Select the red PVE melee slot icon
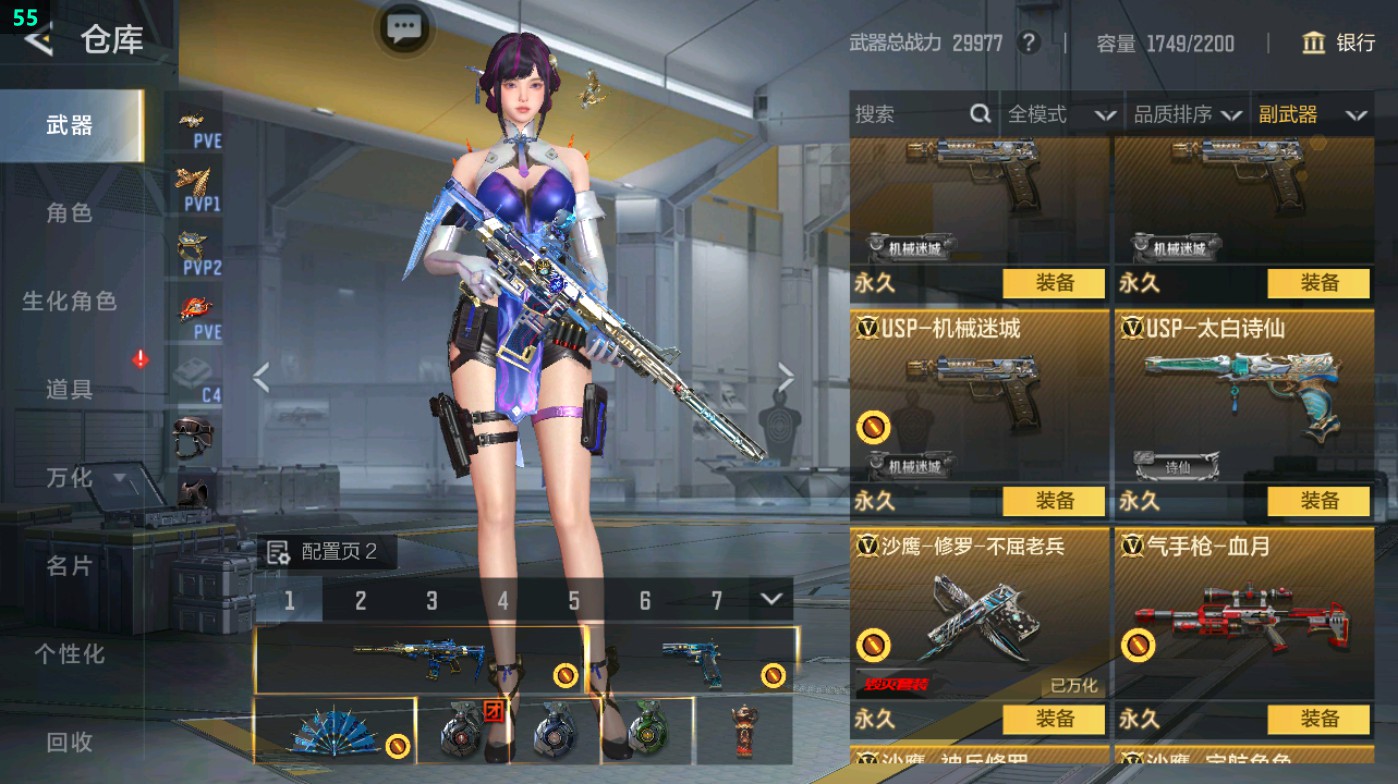The image size is (1398, 784). 196,308
